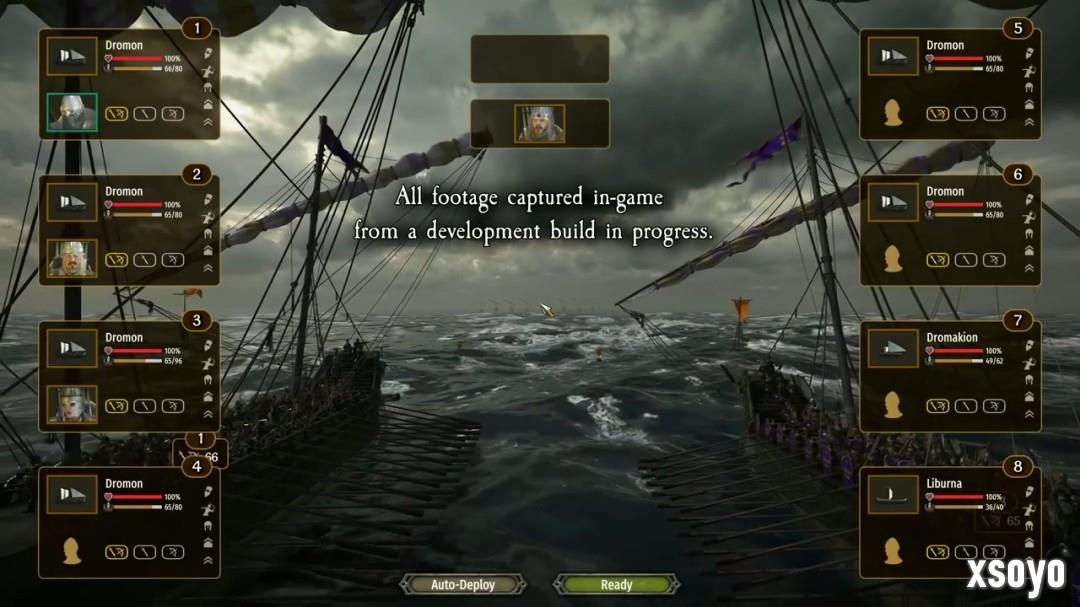This screenshot has width=1080, height=607.
Task: Select ship 1's Dromon thumbnail
Action: coord(72,57)
